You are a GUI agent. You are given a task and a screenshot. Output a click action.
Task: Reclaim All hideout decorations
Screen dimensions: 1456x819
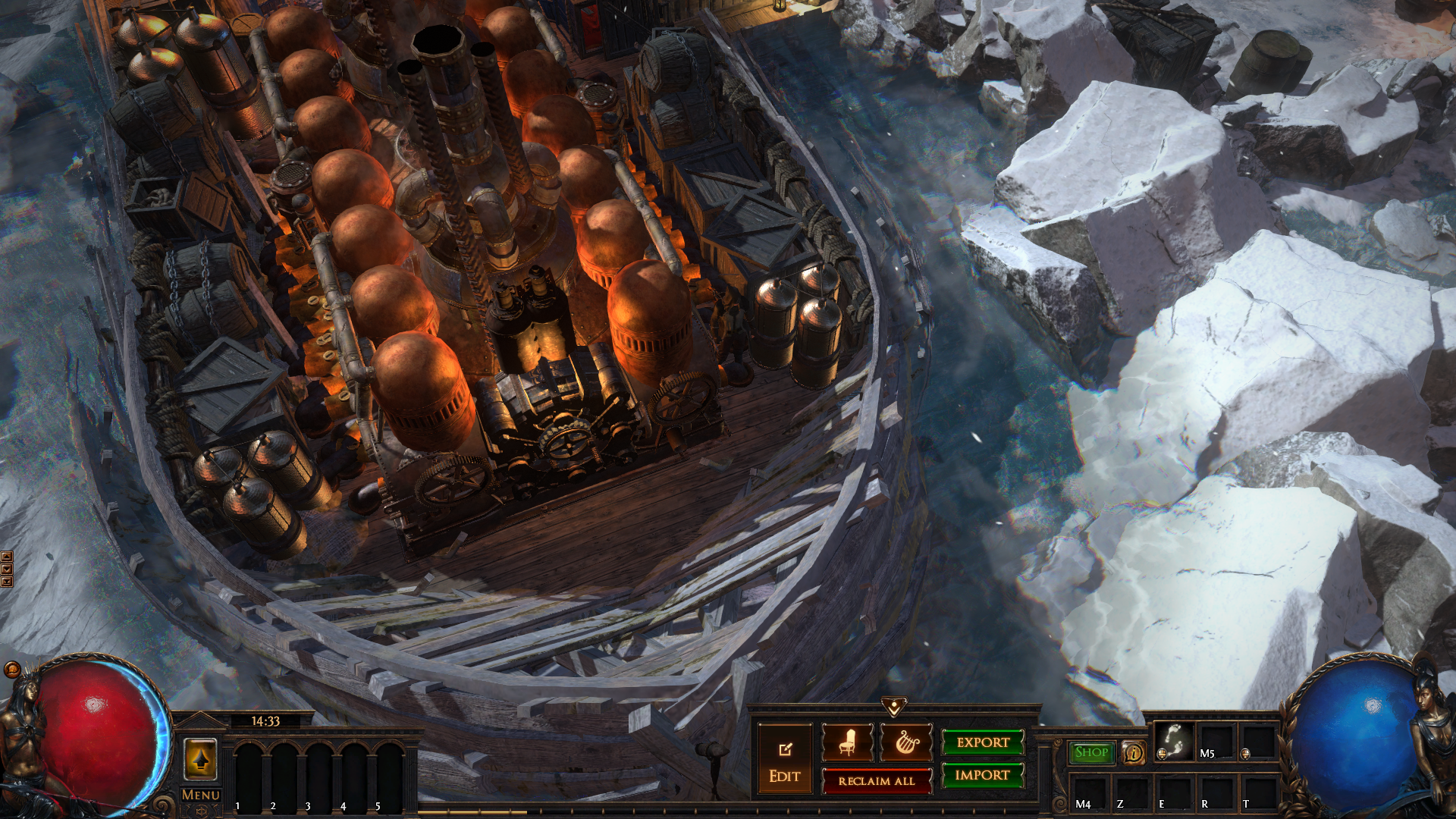pos(877,781)
